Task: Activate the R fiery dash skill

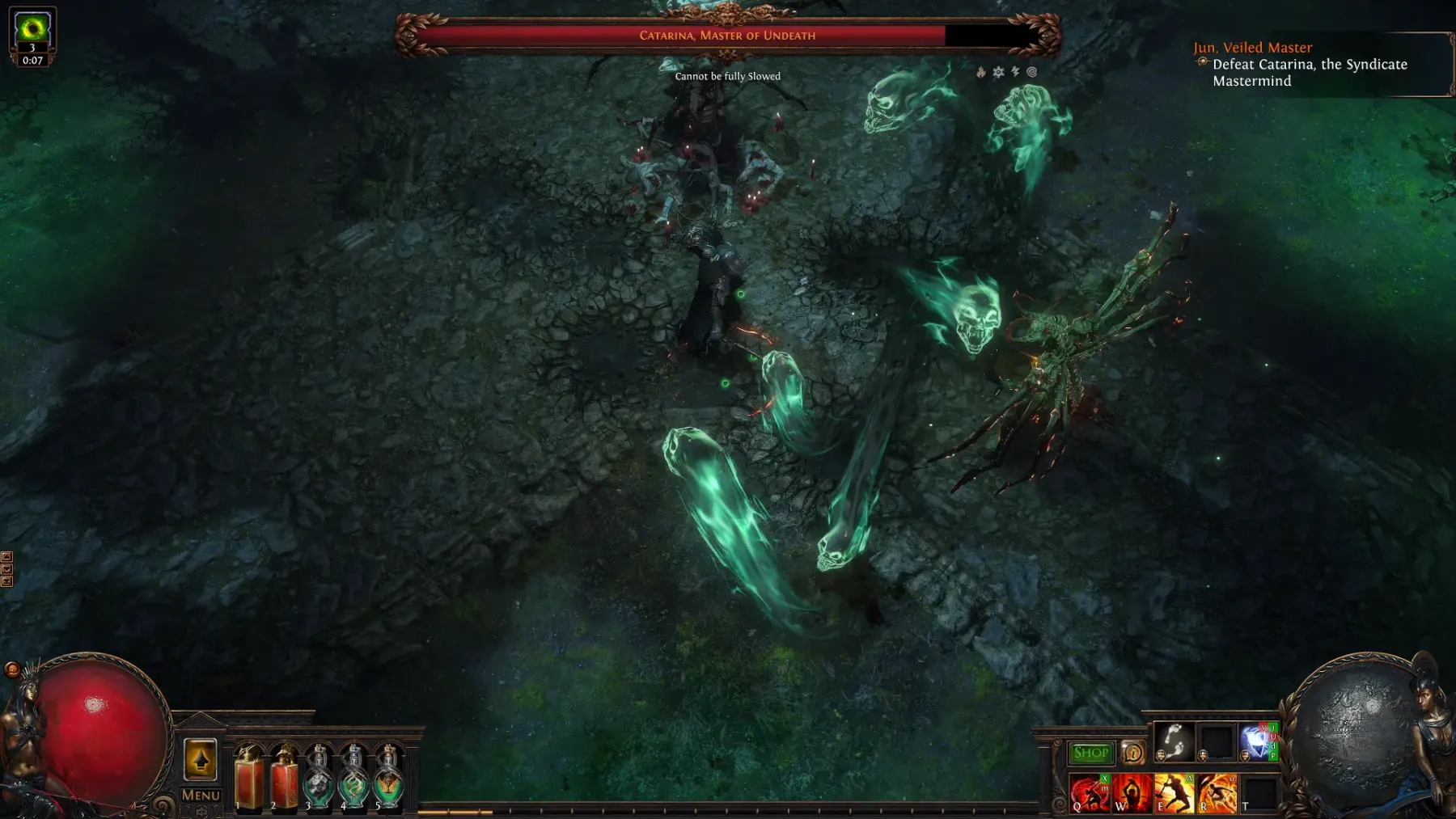Action: (x=1217, y=792)
